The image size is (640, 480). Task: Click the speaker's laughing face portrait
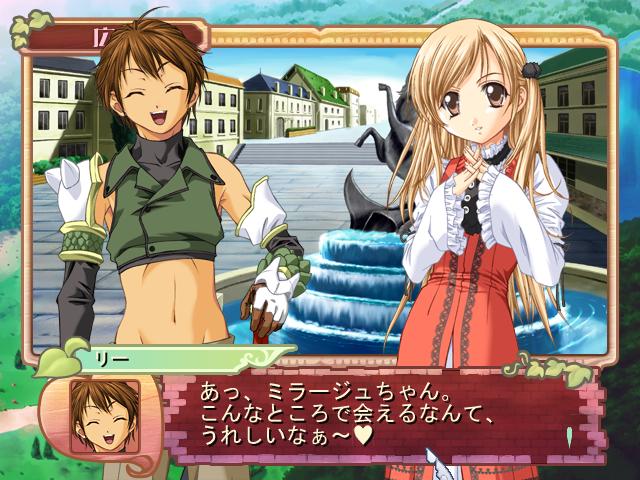click(x=103, y=414)
